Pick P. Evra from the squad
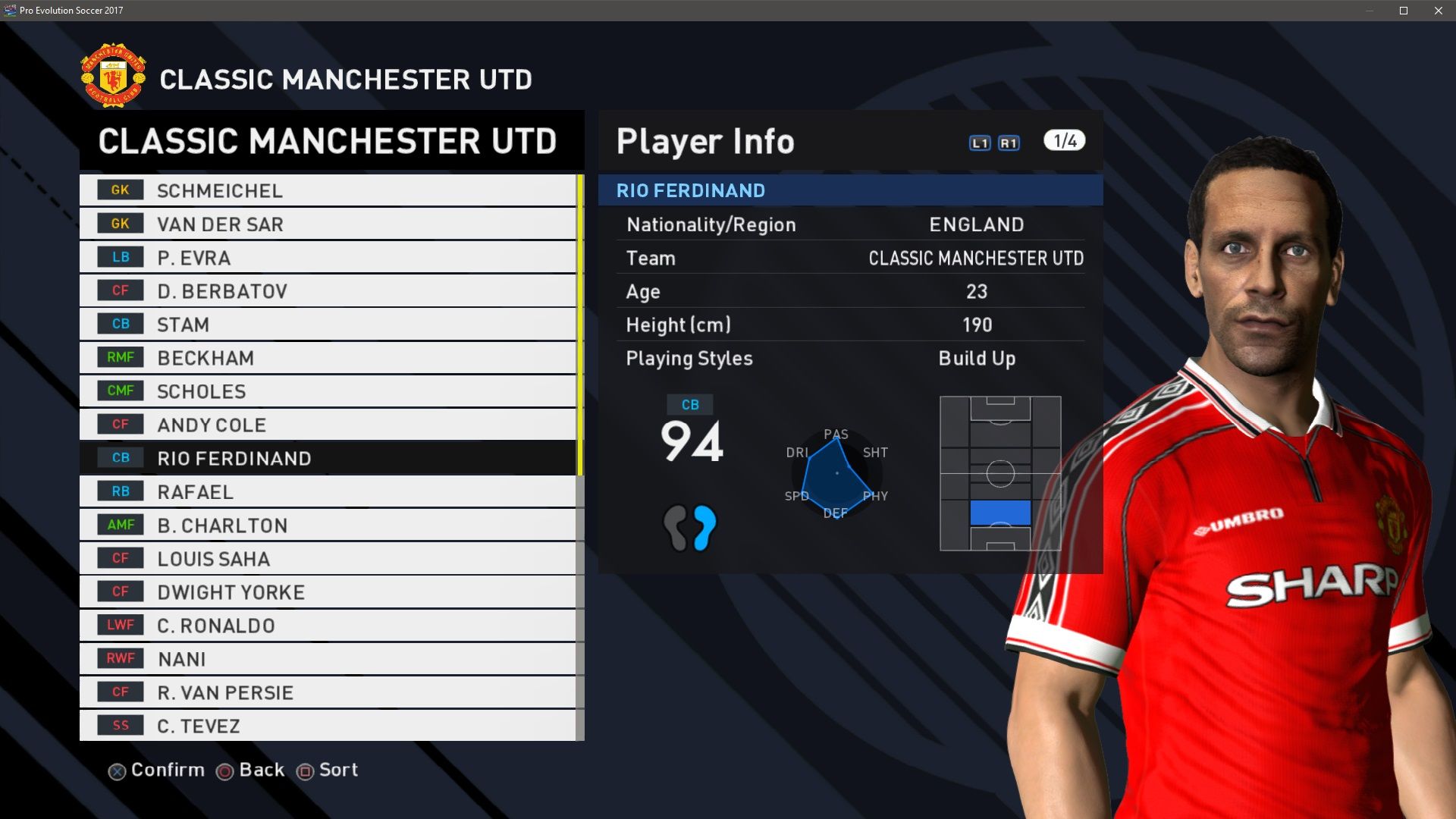 coord(328,257)
